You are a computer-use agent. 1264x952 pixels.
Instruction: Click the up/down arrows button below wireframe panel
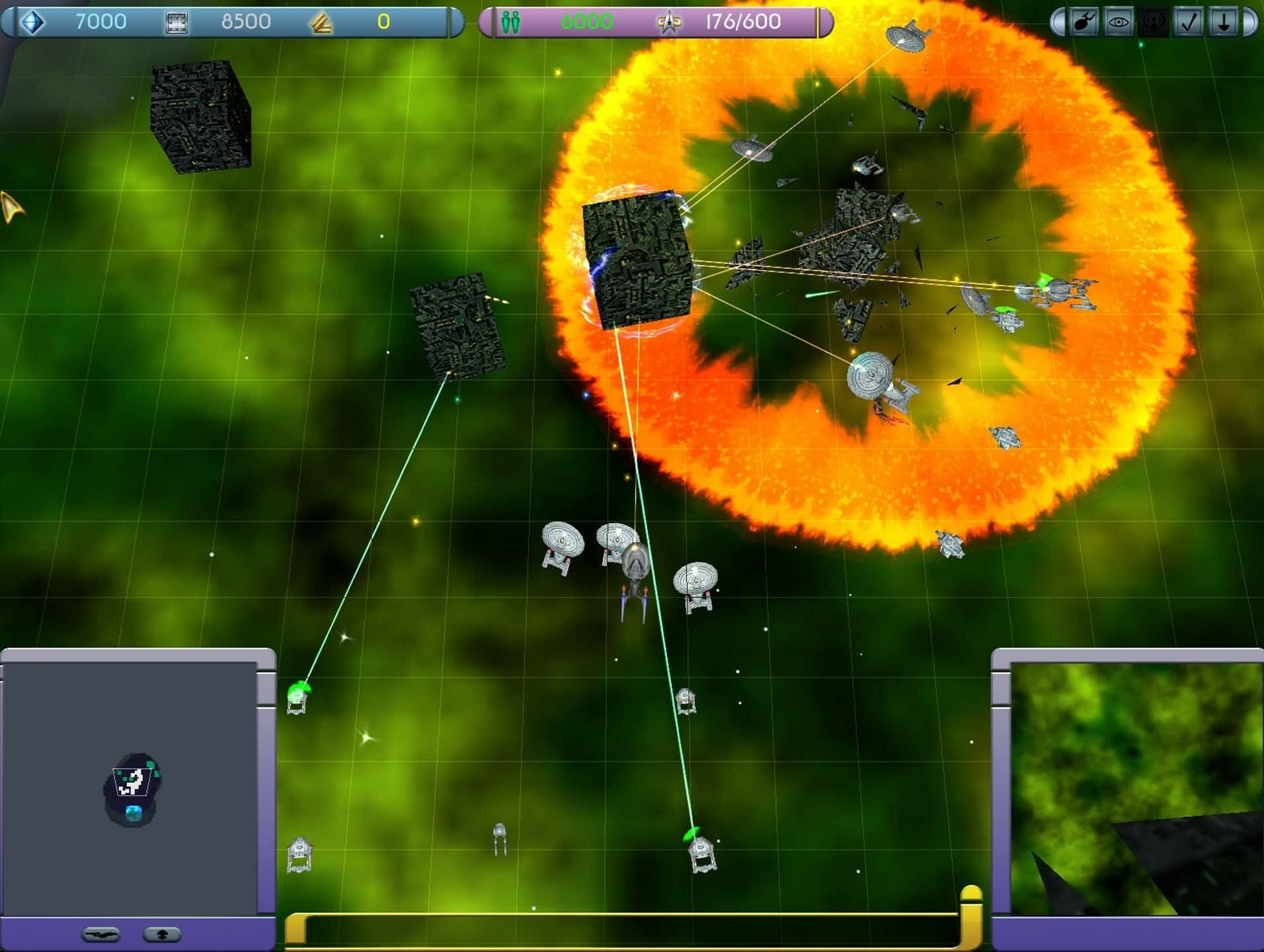(x=161, y=935)
